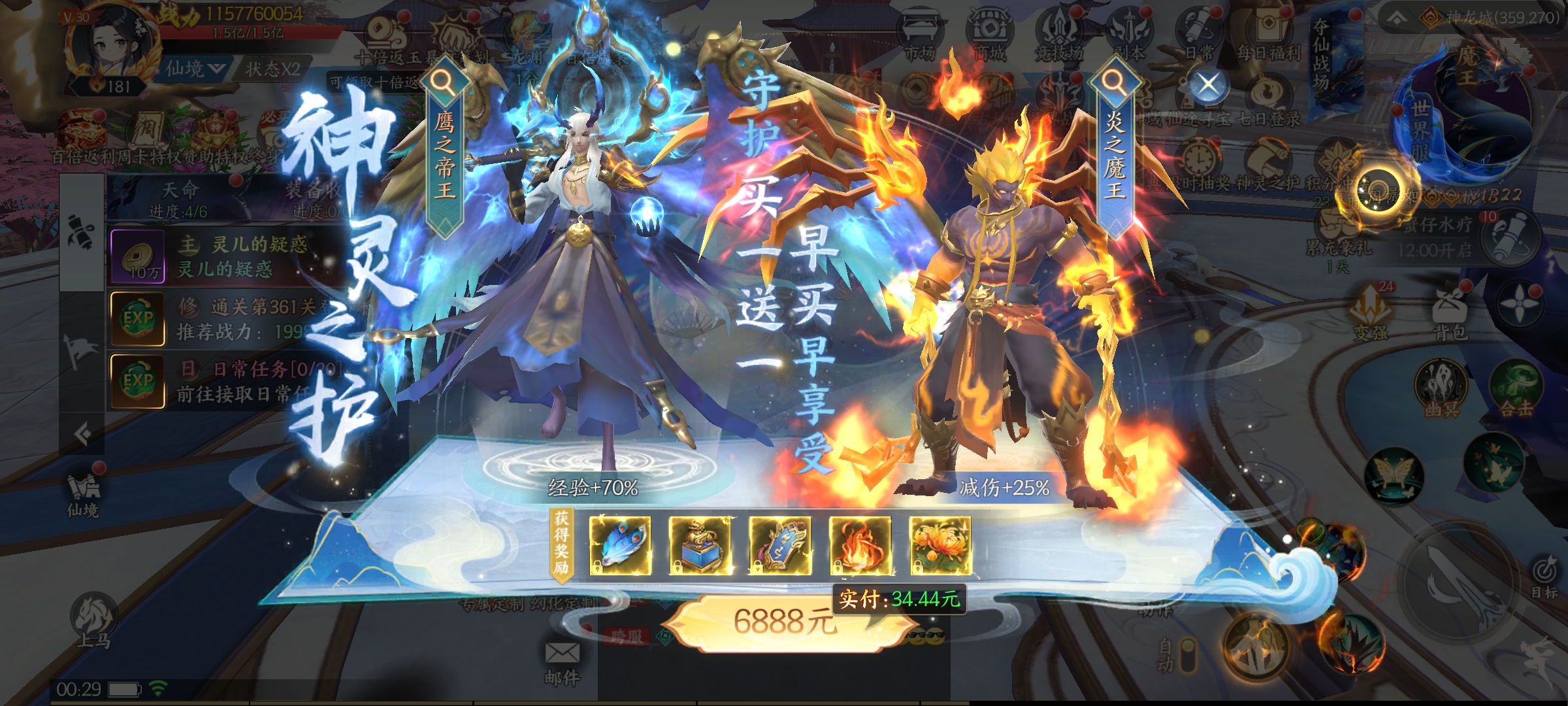This screenshot has width=1568, height=706.
Task: Open the 变强 power-up menu
Action: tap(1369, 312)
